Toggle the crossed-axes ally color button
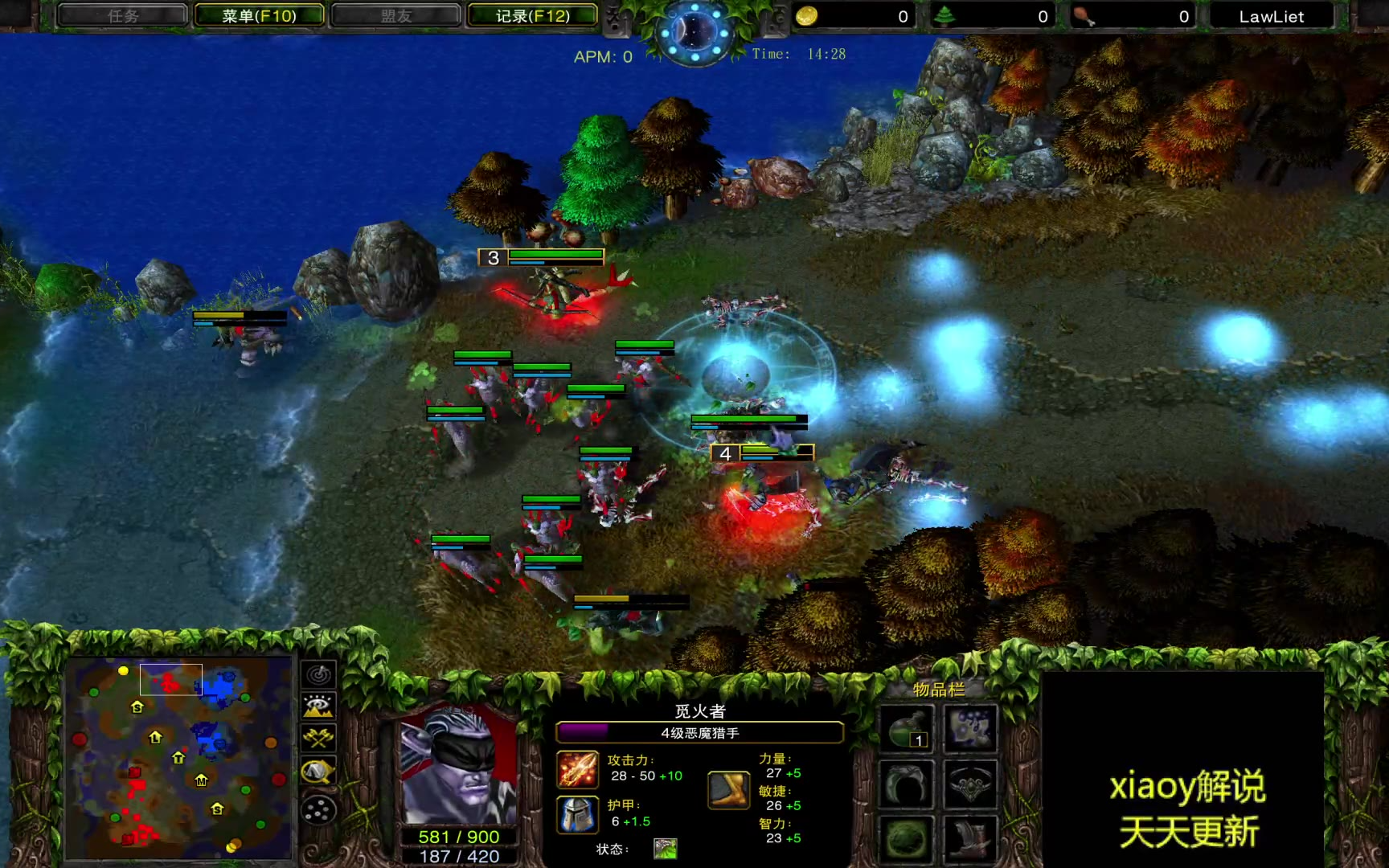The width and height of the screenshot is (1389, 868). [x=318, y=738]
